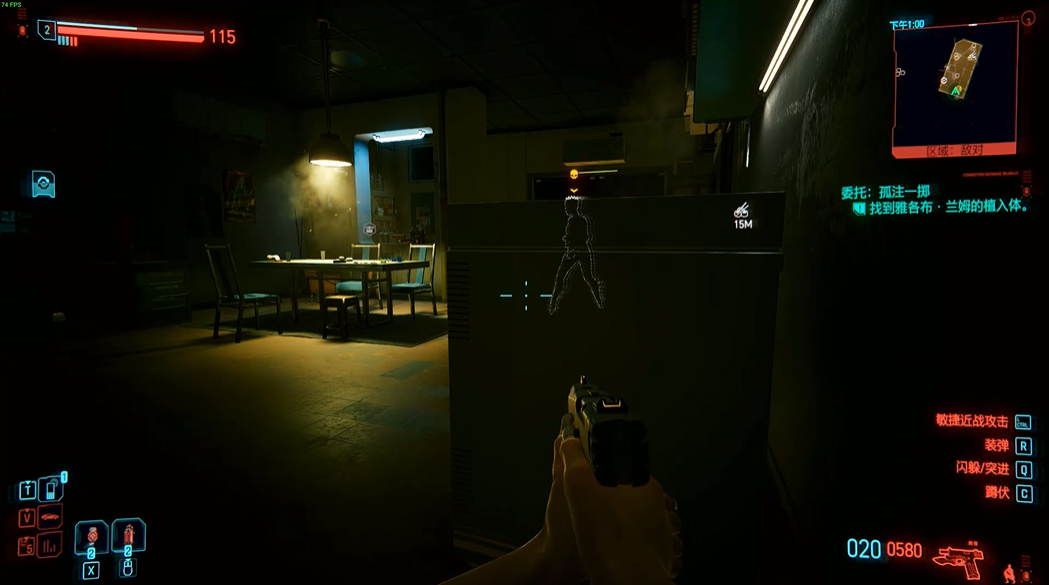Click the level 2 badge beside health bar

pos(47,30)
